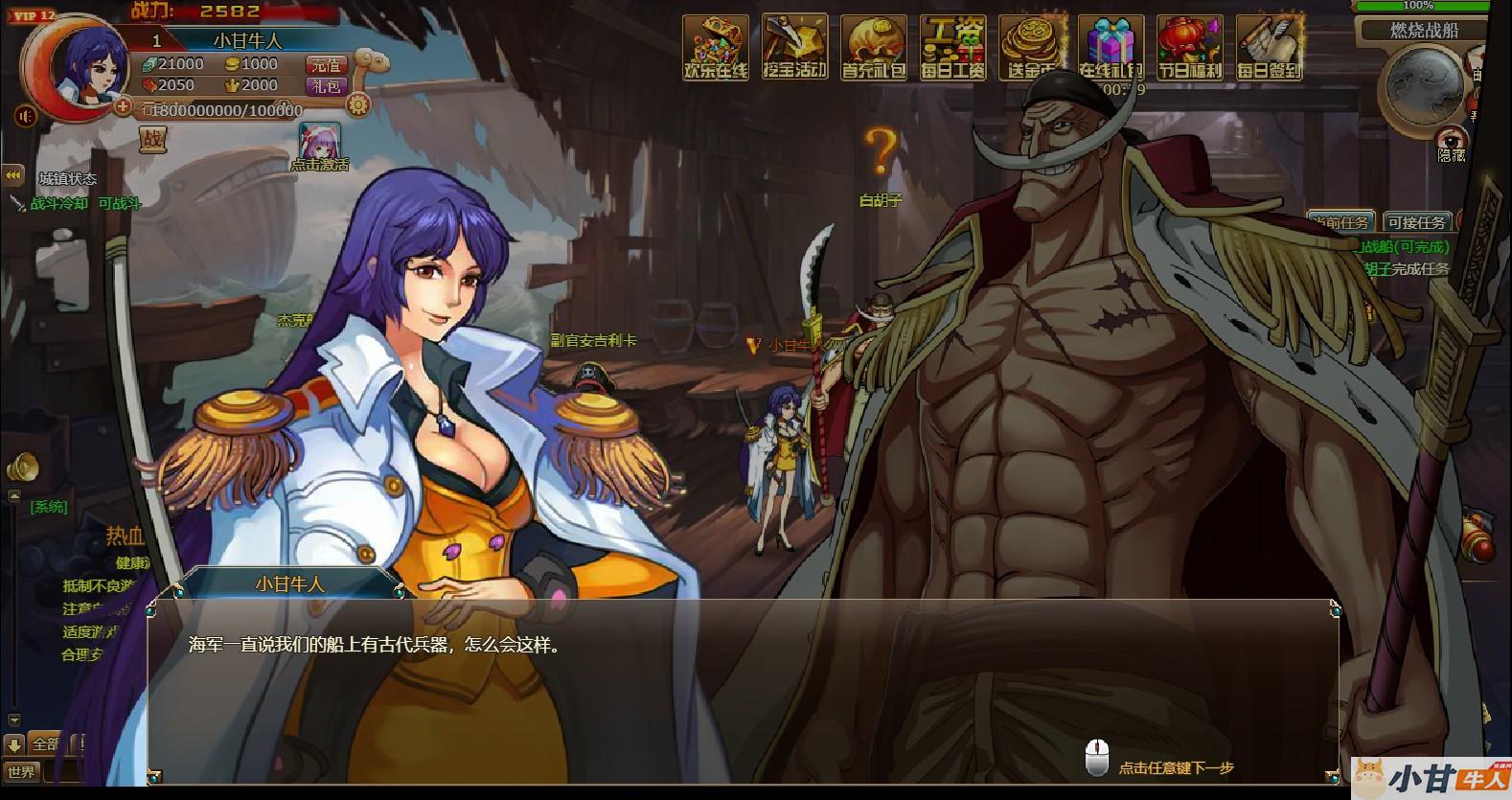Viewport: 1512px width, 800px height.
Task: Activate the pink-haired companion portrait
Action: [319, 142]
